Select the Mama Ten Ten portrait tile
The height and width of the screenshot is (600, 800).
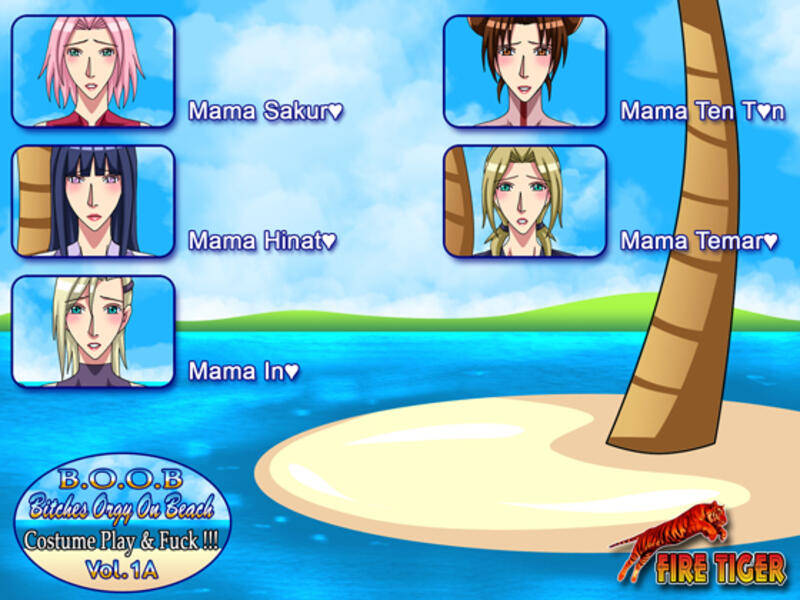pyautogui.click(x=525, y=71)
